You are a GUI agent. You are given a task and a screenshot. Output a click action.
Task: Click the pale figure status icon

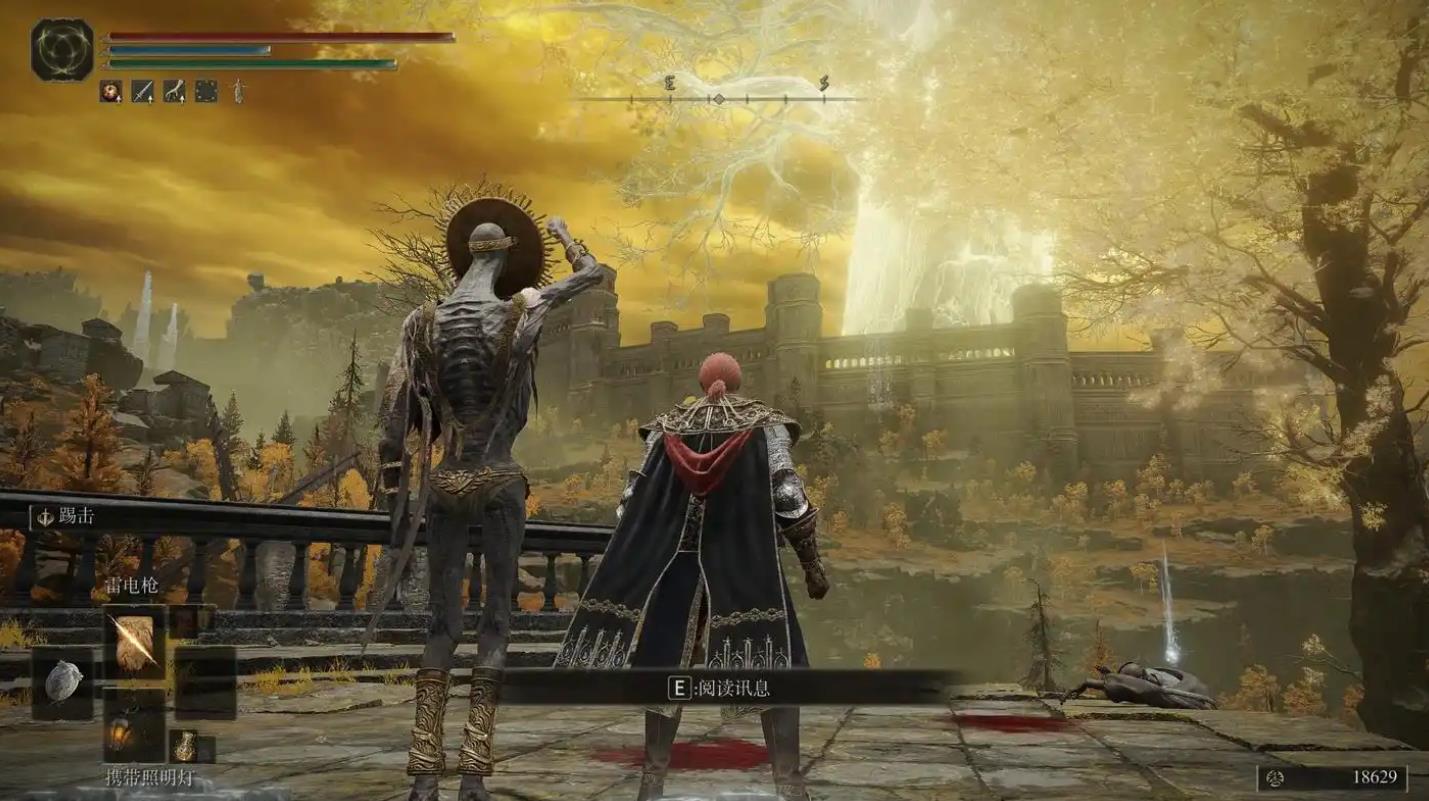tap(238, 91)
